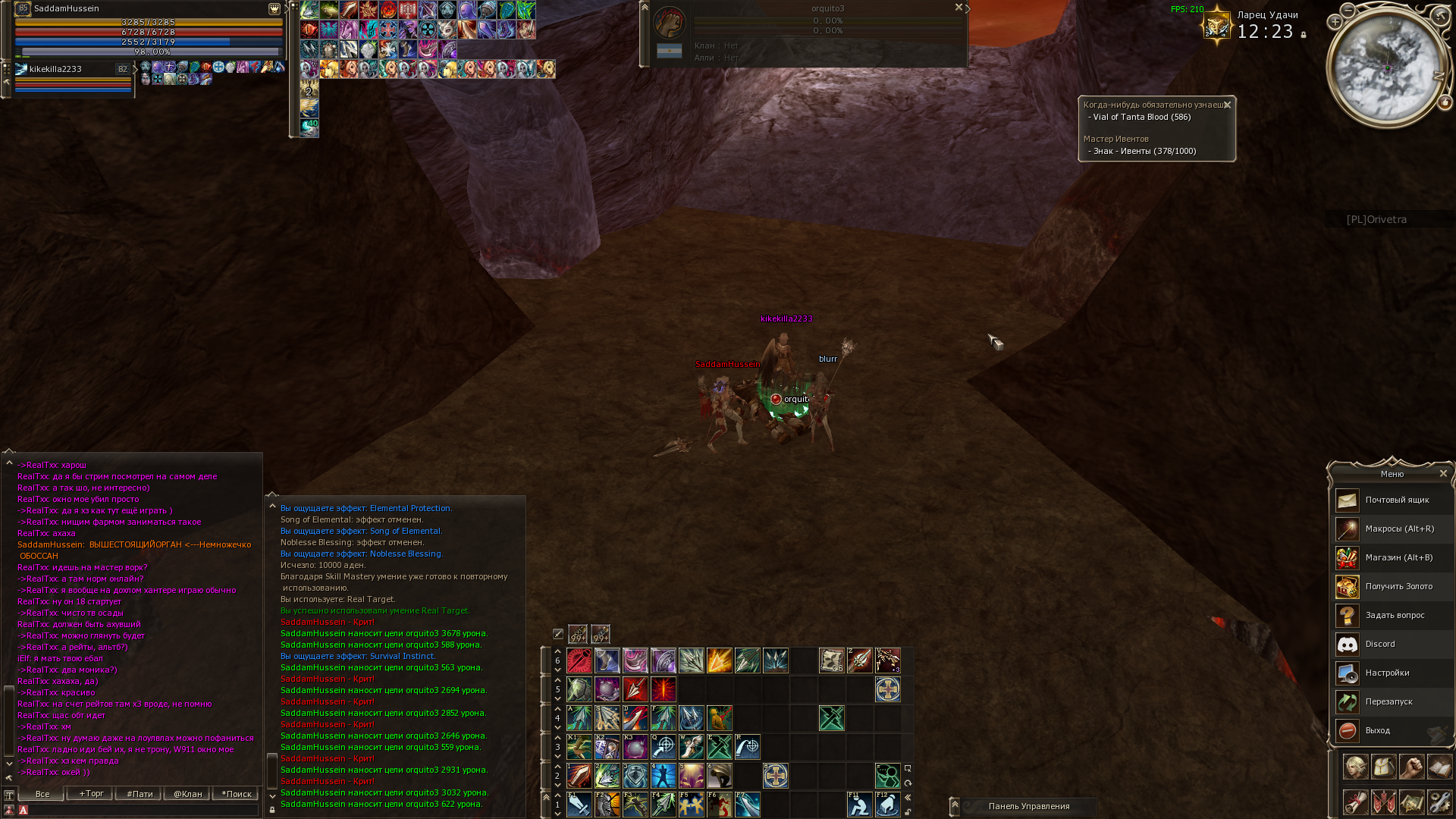Click the round minimap
The height and width of the screenshot is (819, 1456).
pyautogui.click(x=1389, y=67)
